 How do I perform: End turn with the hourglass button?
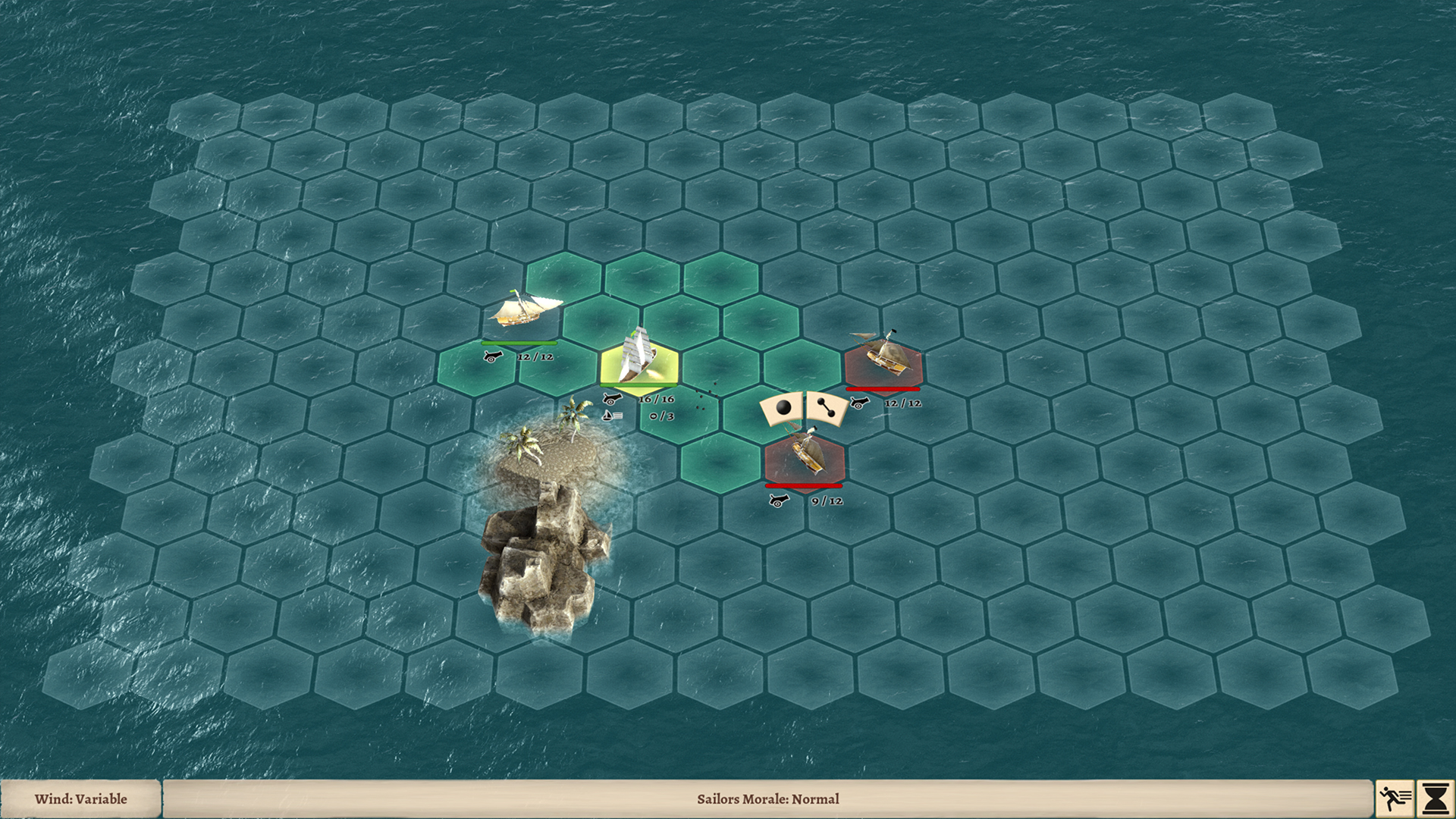(x=1436, y=799)
